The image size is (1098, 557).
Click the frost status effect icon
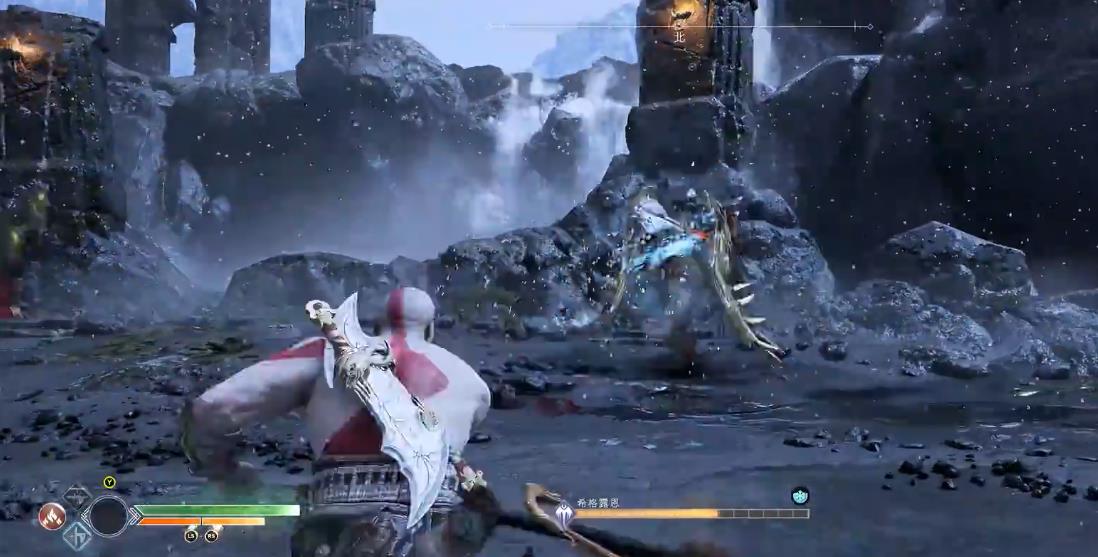coord(800,495)
